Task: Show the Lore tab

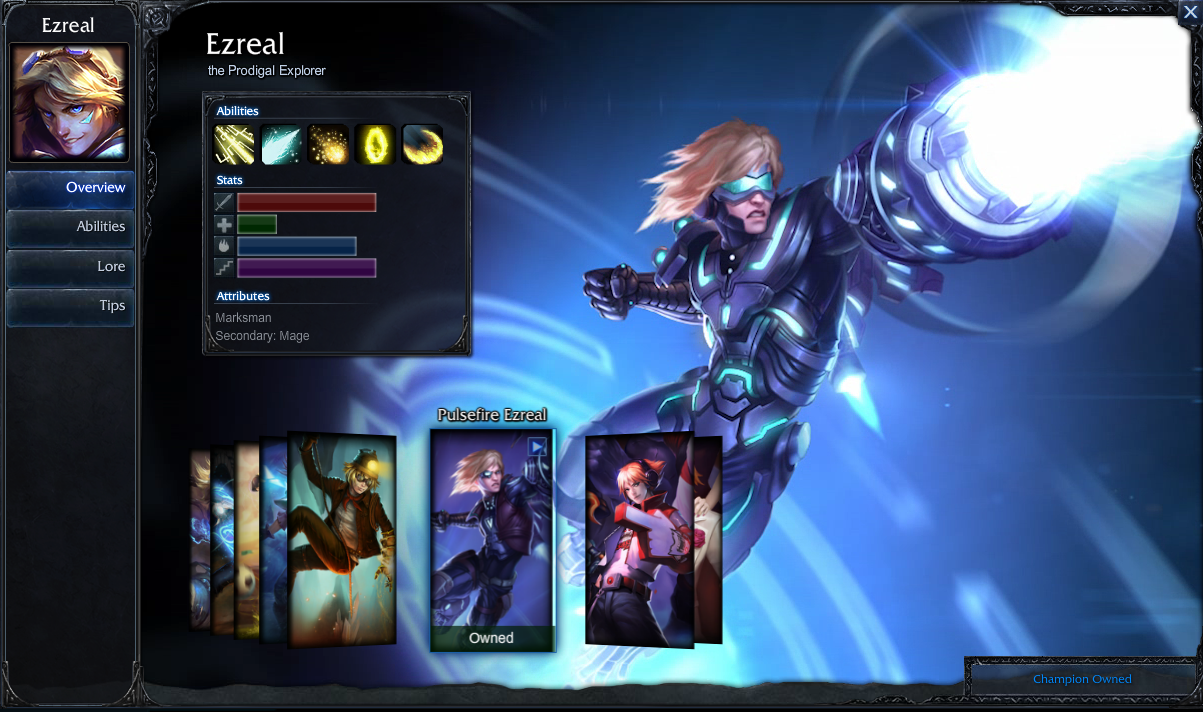Action: [x=70, y=267]
